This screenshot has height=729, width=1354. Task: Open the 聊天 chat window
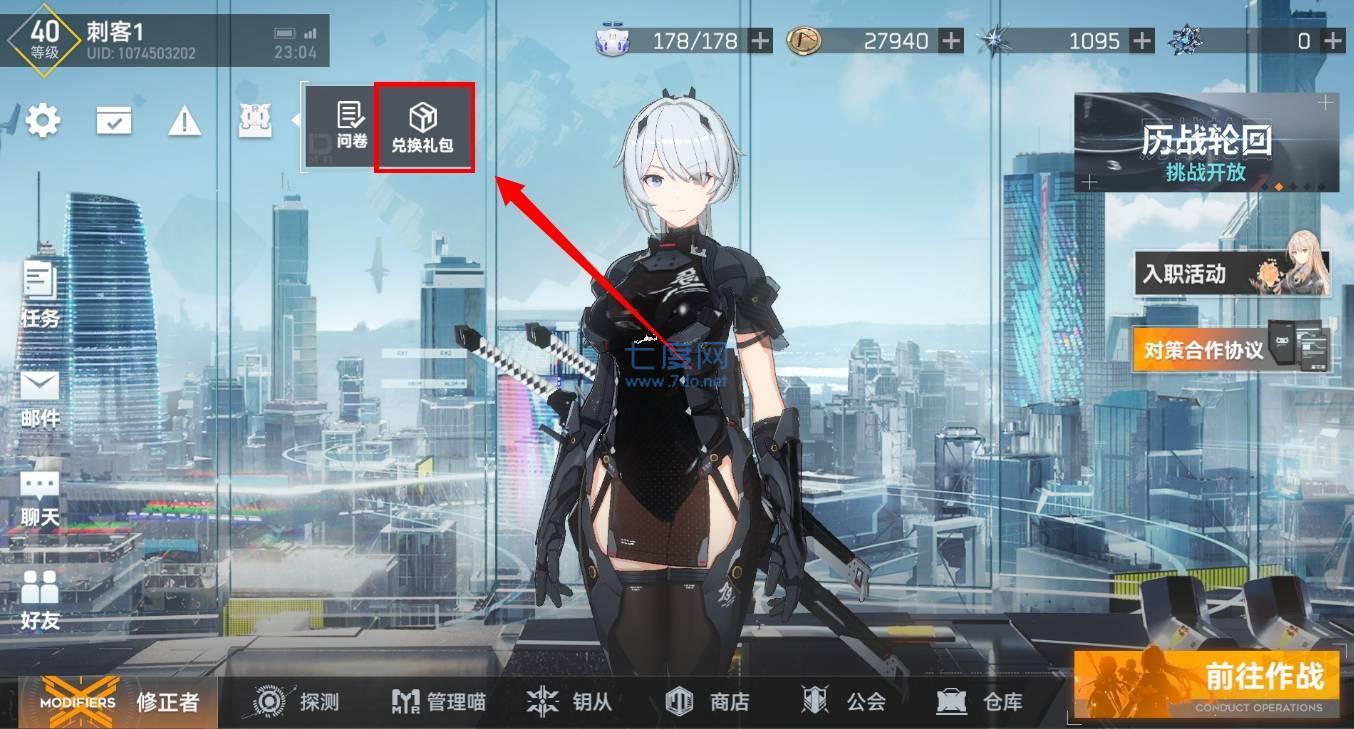40,496
